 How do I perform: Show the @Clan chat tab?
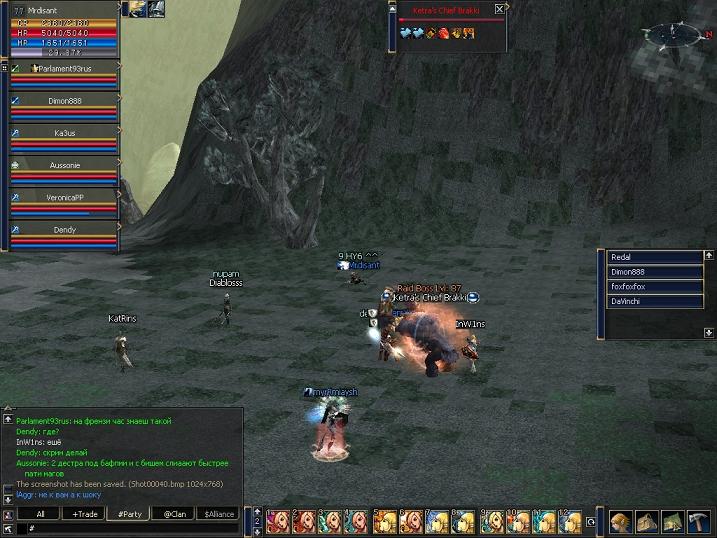[x=174, y=514]
